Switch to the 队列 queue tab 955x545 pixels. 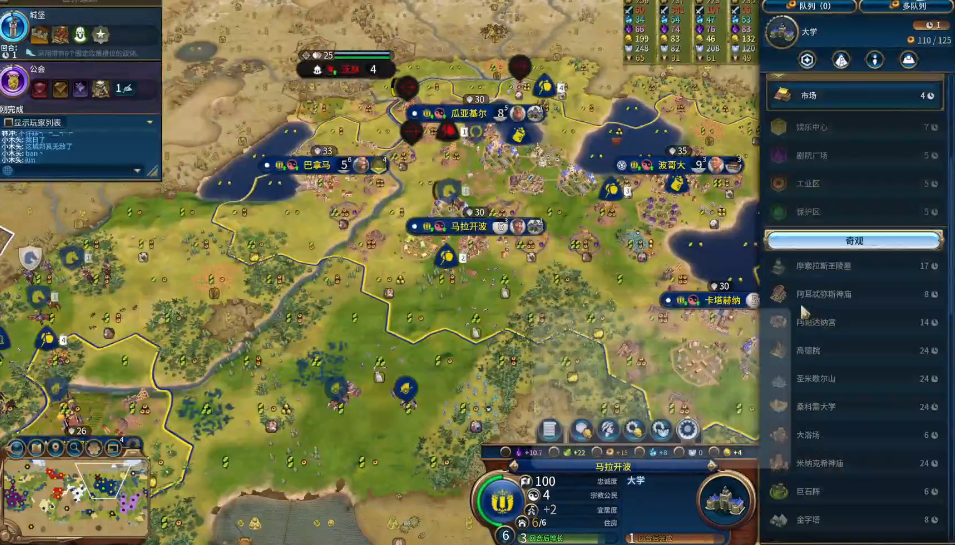[811, 6]
